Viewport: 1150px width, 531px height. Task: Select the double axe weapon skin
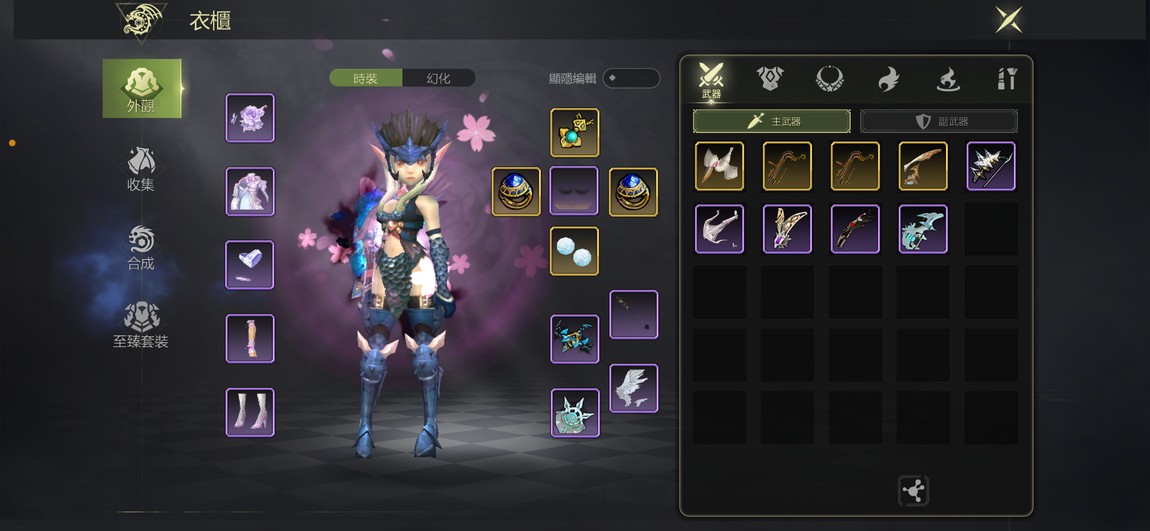coord(720,166)
